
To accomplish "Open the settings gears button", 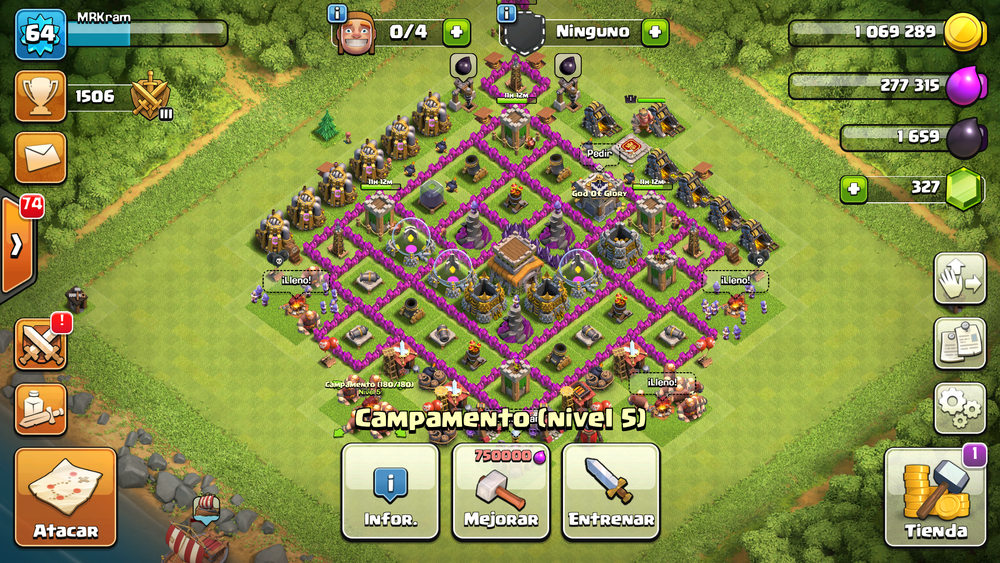I will pos(960,406).
